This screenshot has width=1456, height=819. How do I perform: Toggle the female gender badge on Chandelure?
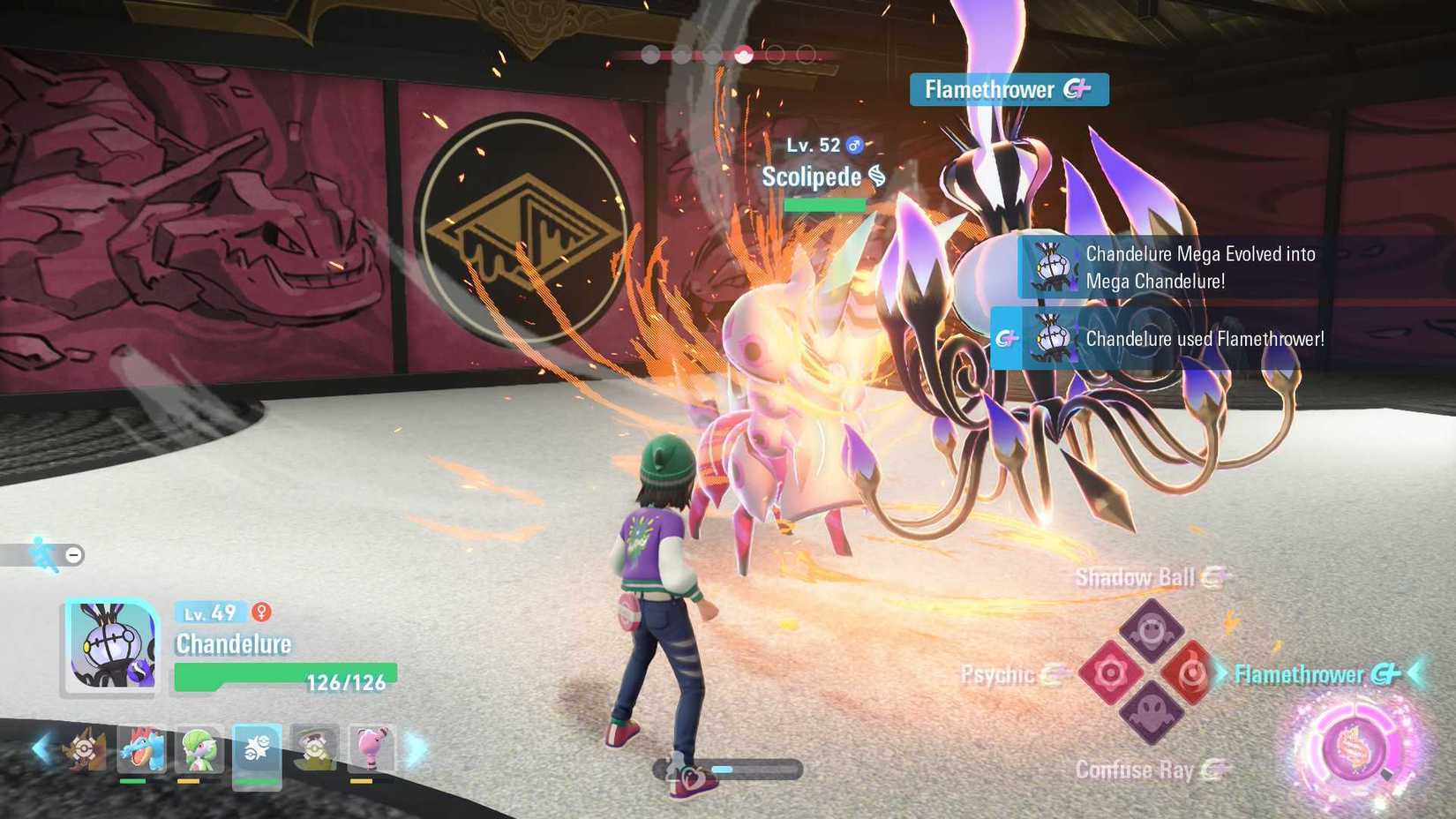260,612
